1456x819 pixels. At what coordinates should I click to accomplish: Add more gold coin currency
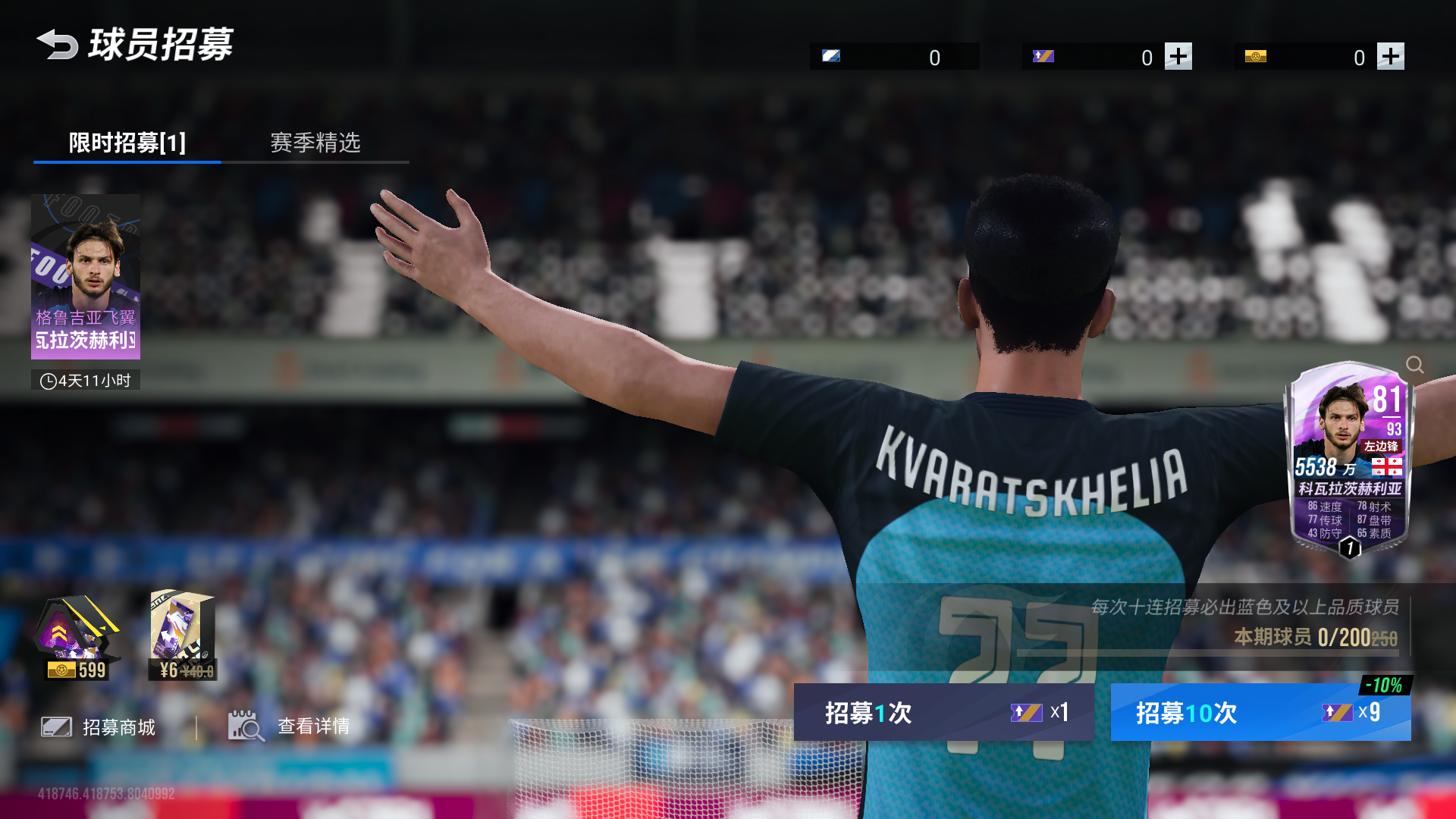point(1390,56)
